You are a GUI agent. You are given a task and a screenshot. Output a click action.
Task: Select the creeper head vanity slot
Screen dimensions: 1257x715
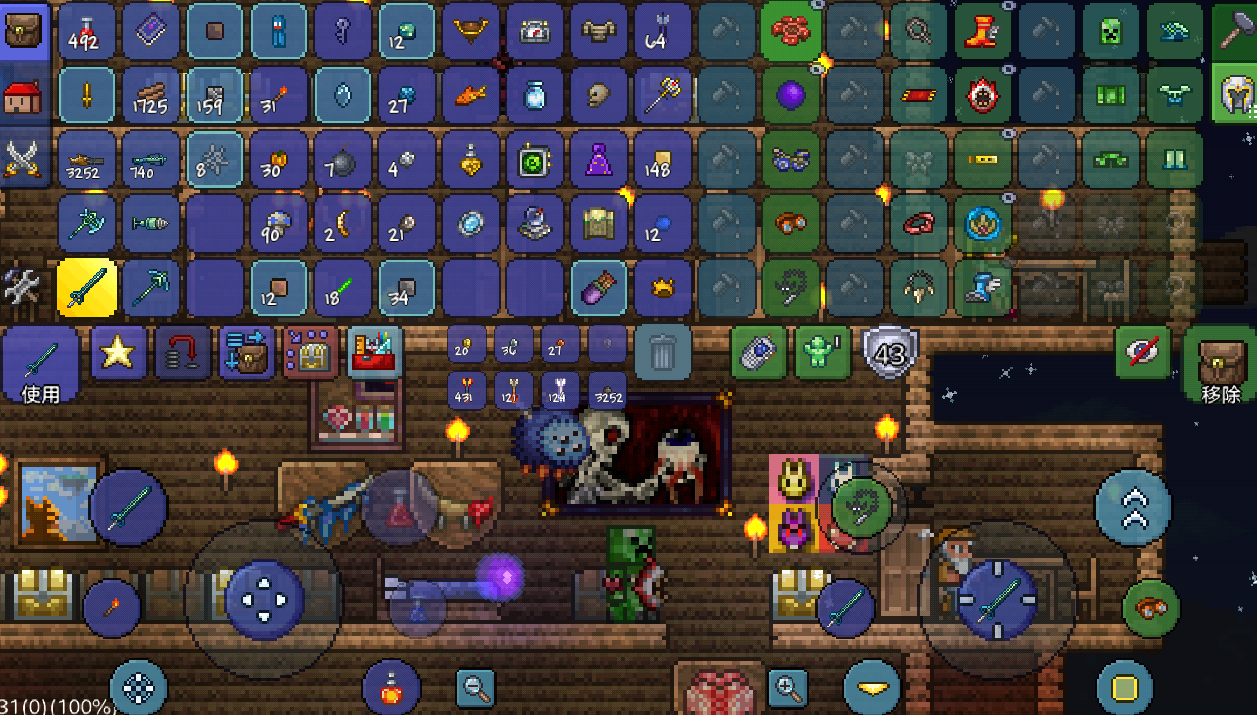(1110, 32)
